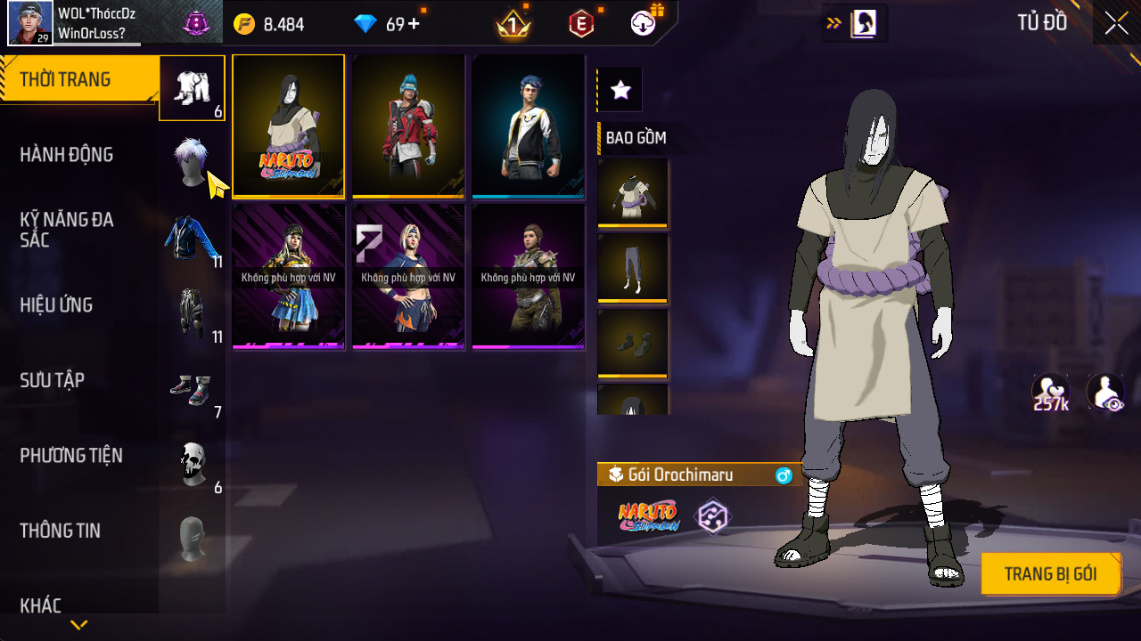Switch to Kỹ Năng Đa Sắc section
Screen dimensions: 1141x641
pyautogui.click(x=66, y=230)
